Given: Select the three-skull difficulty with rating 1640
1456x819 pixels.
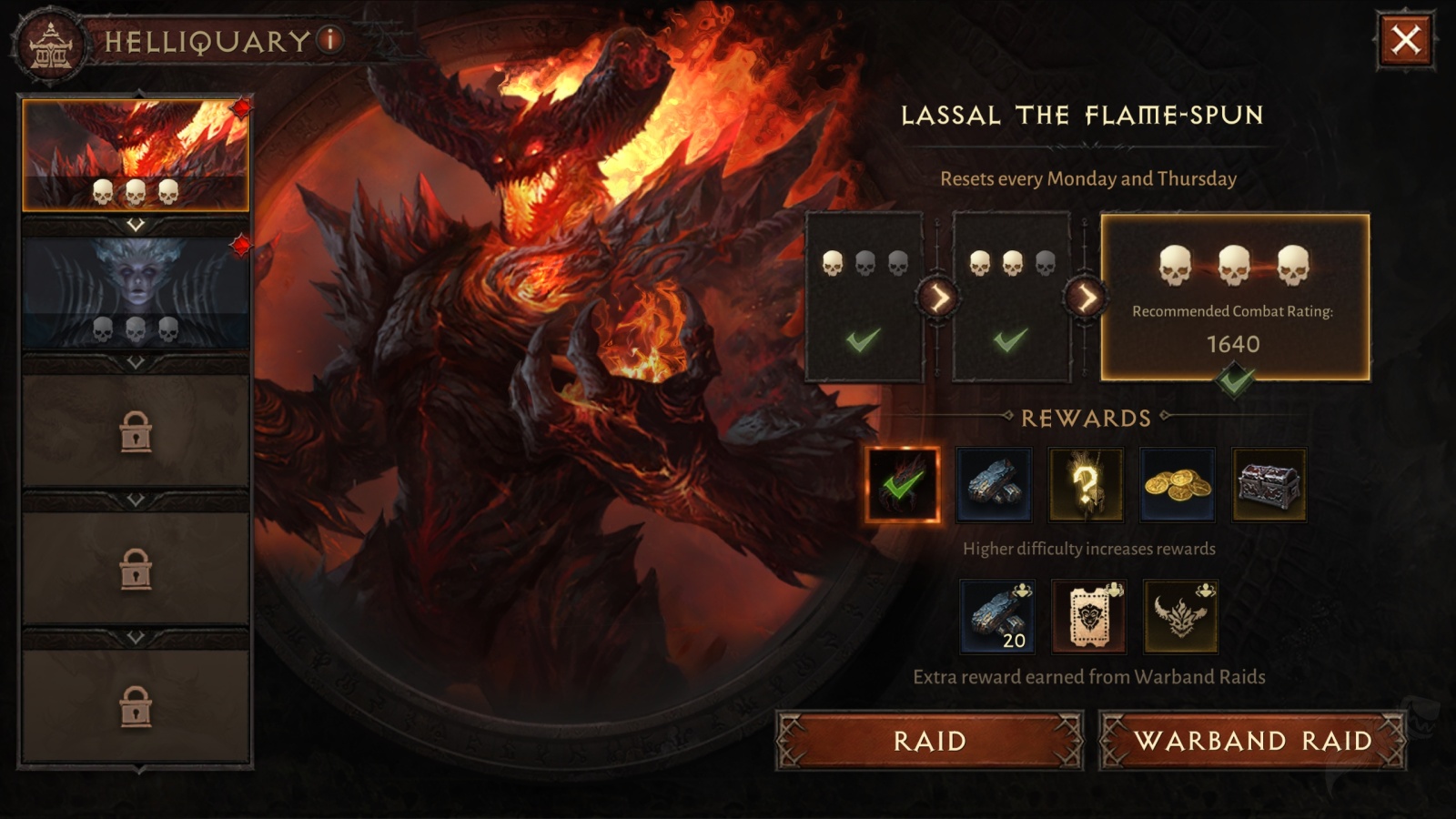Looking at the screenshot, I should point(1234,297).
